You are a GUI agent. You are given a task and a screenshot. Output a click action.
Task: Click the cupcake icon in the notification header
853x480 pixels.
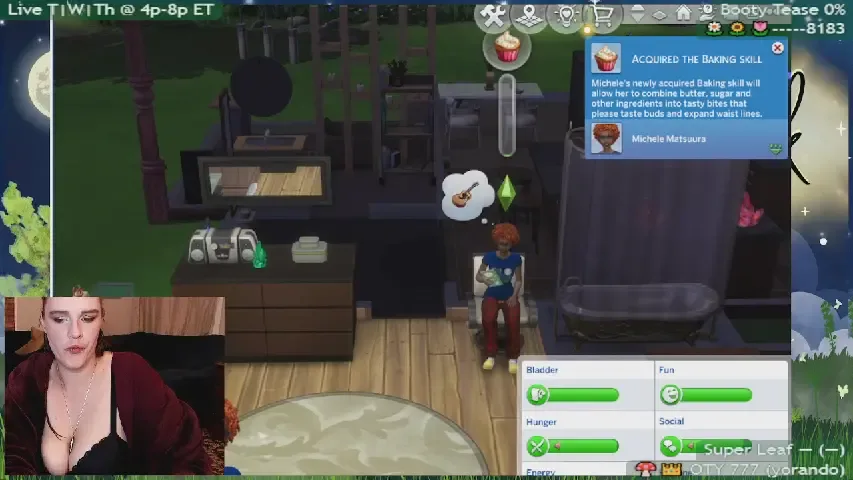pyautogui.click(x=606, y=58)
